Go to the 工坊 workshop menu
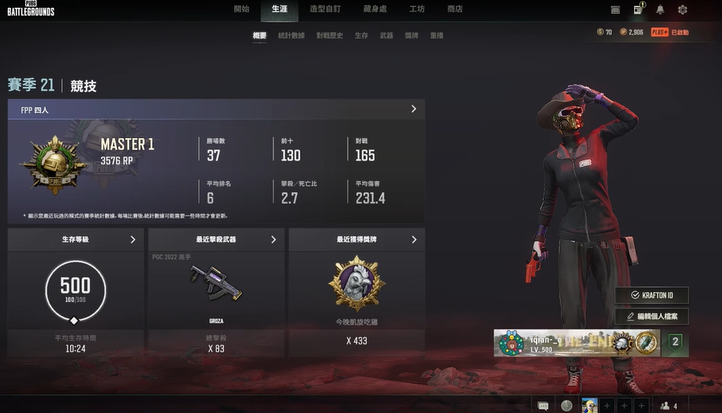Image resolution: width=722 pixels, height=413 pixels. (x=418, y=9)
